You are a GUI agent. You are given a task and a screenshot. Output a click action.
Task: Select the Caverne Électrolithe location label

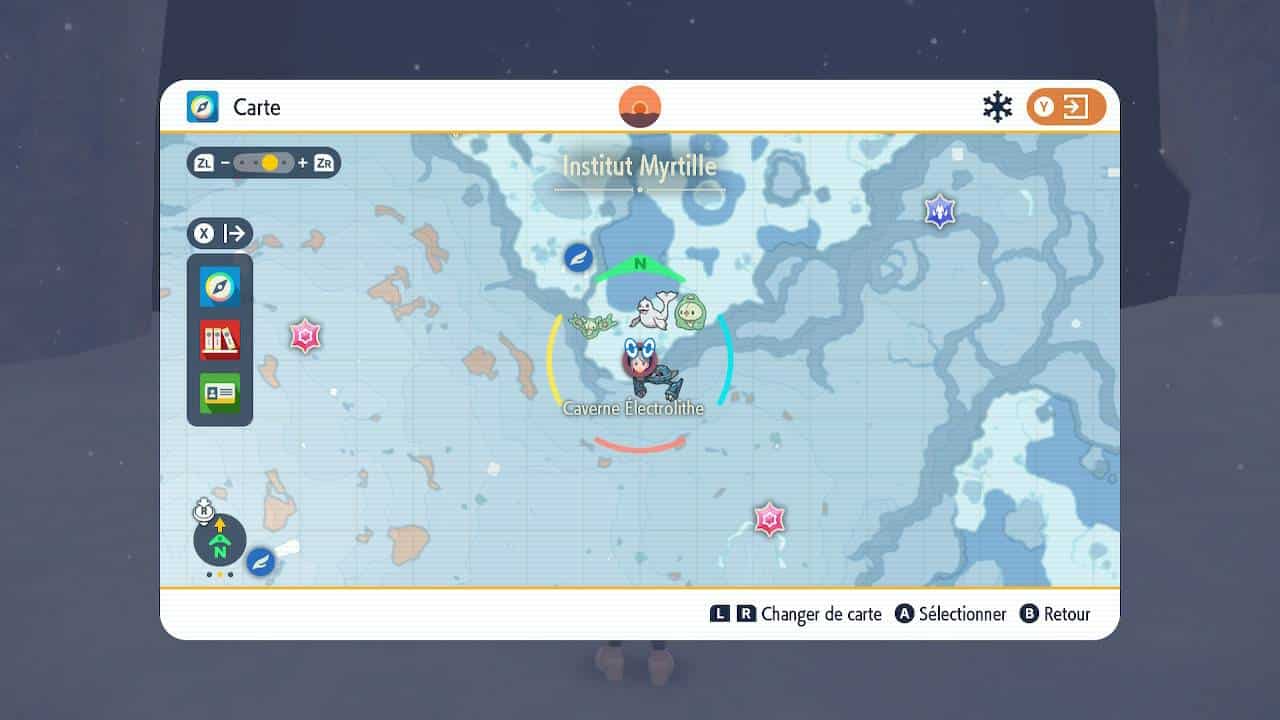click(633, 408)
